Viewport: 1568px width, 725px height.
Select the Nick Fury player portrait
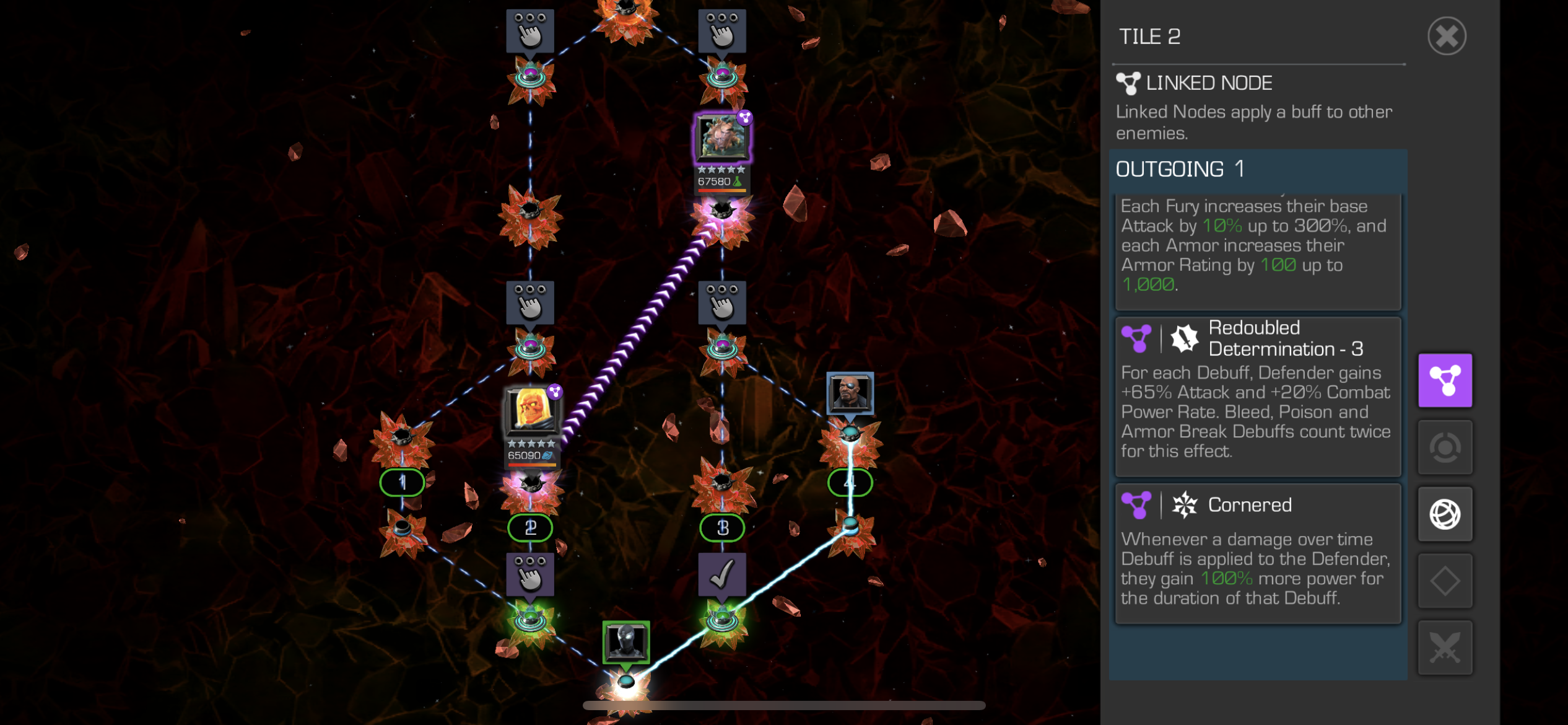[x=850, y=392]
